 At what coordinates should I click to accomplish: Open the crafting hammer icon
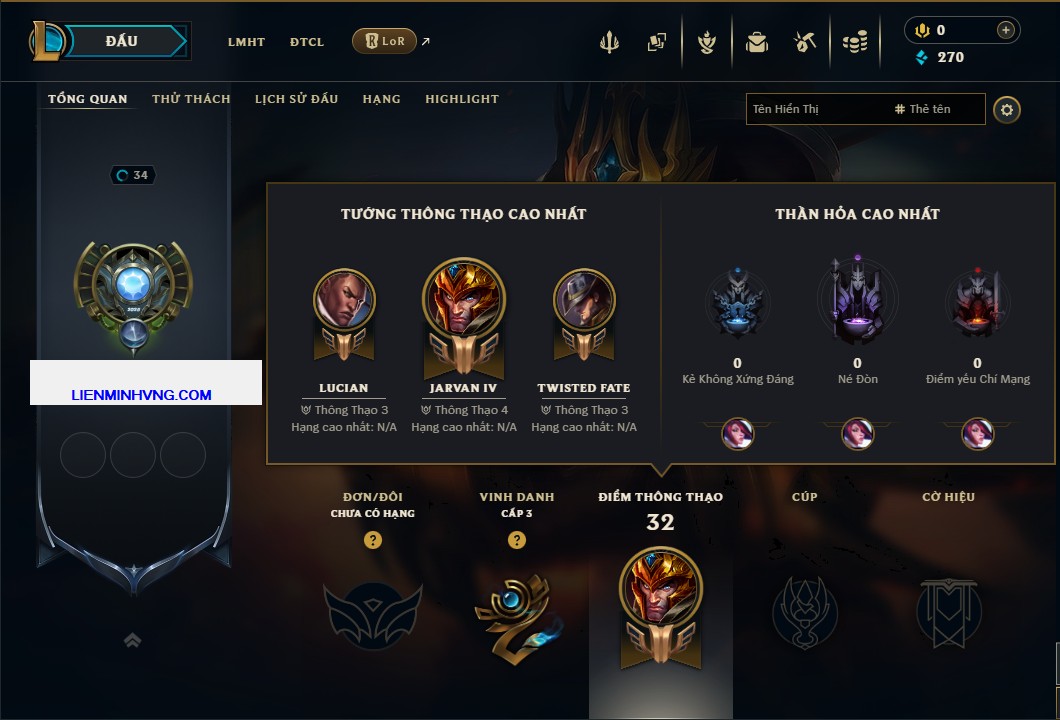tap(805, 42)
